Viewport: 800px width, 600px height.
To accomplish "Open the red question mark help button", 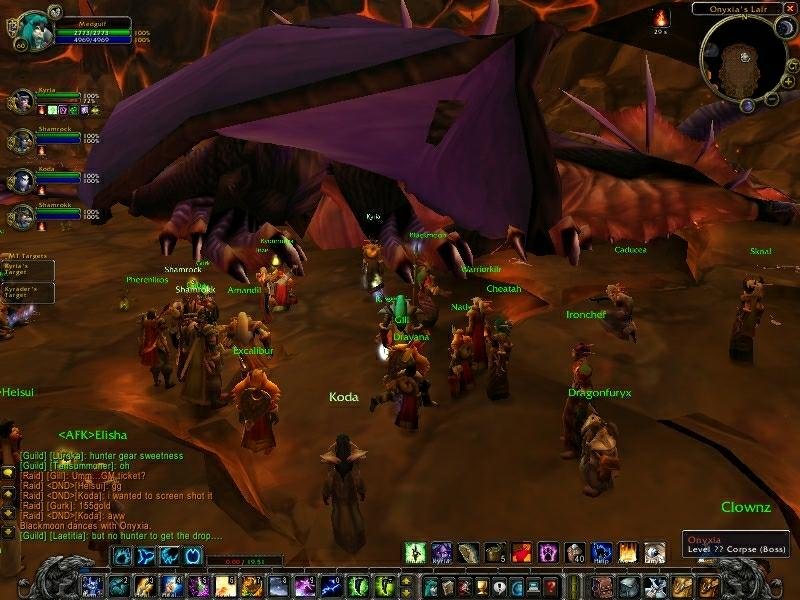I will (550, 586).
